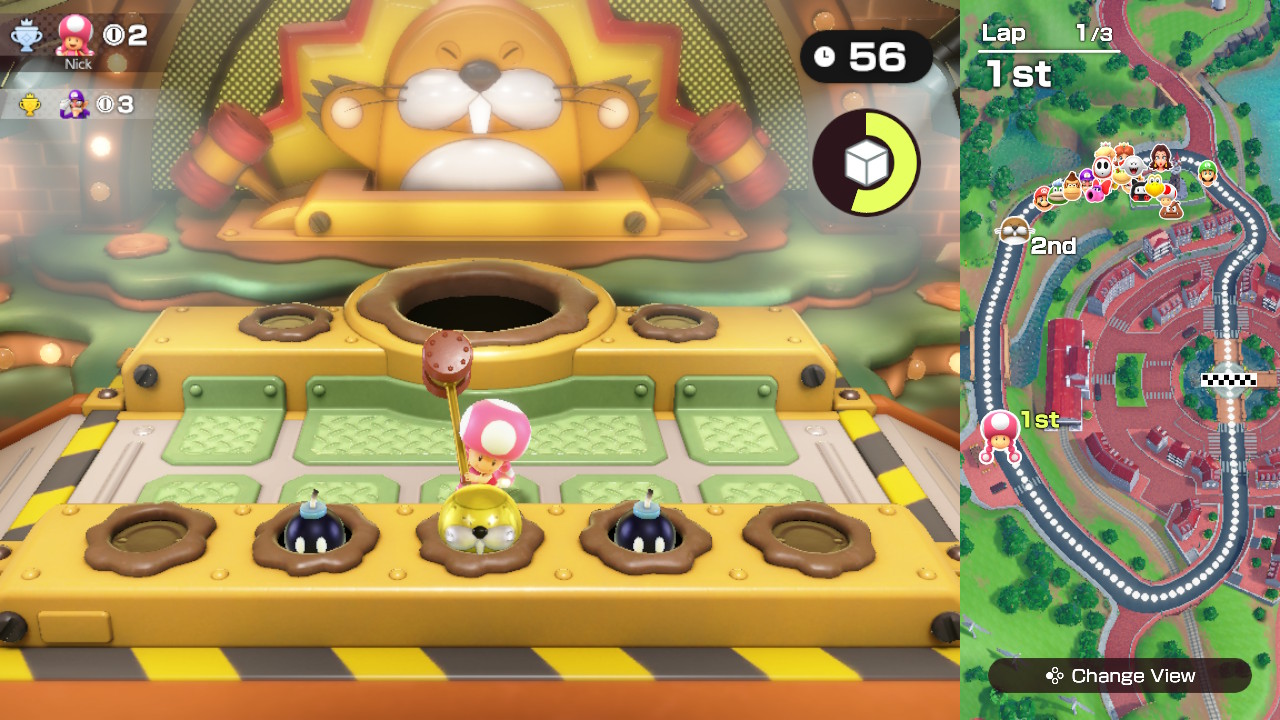
Task: Click Mario's head icon in the character cluster
Action: click(x=1043, y=197)
